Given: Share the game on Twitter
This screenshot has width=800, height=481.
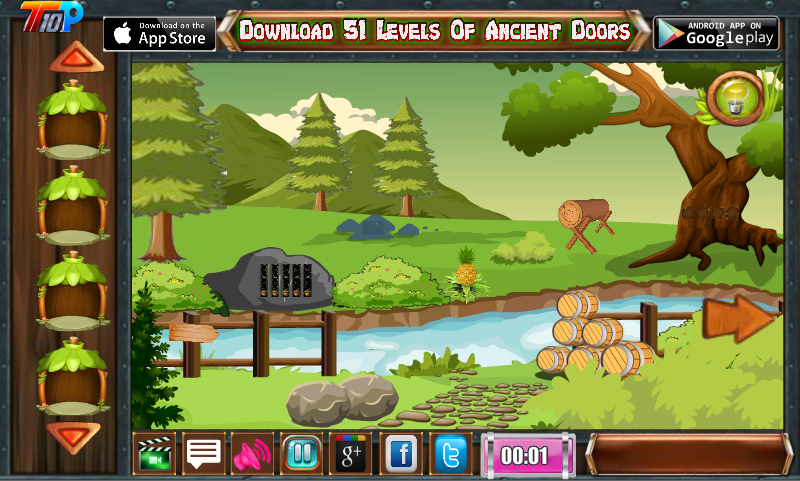Looking at the screenshot, I should (x=450, y=455).
